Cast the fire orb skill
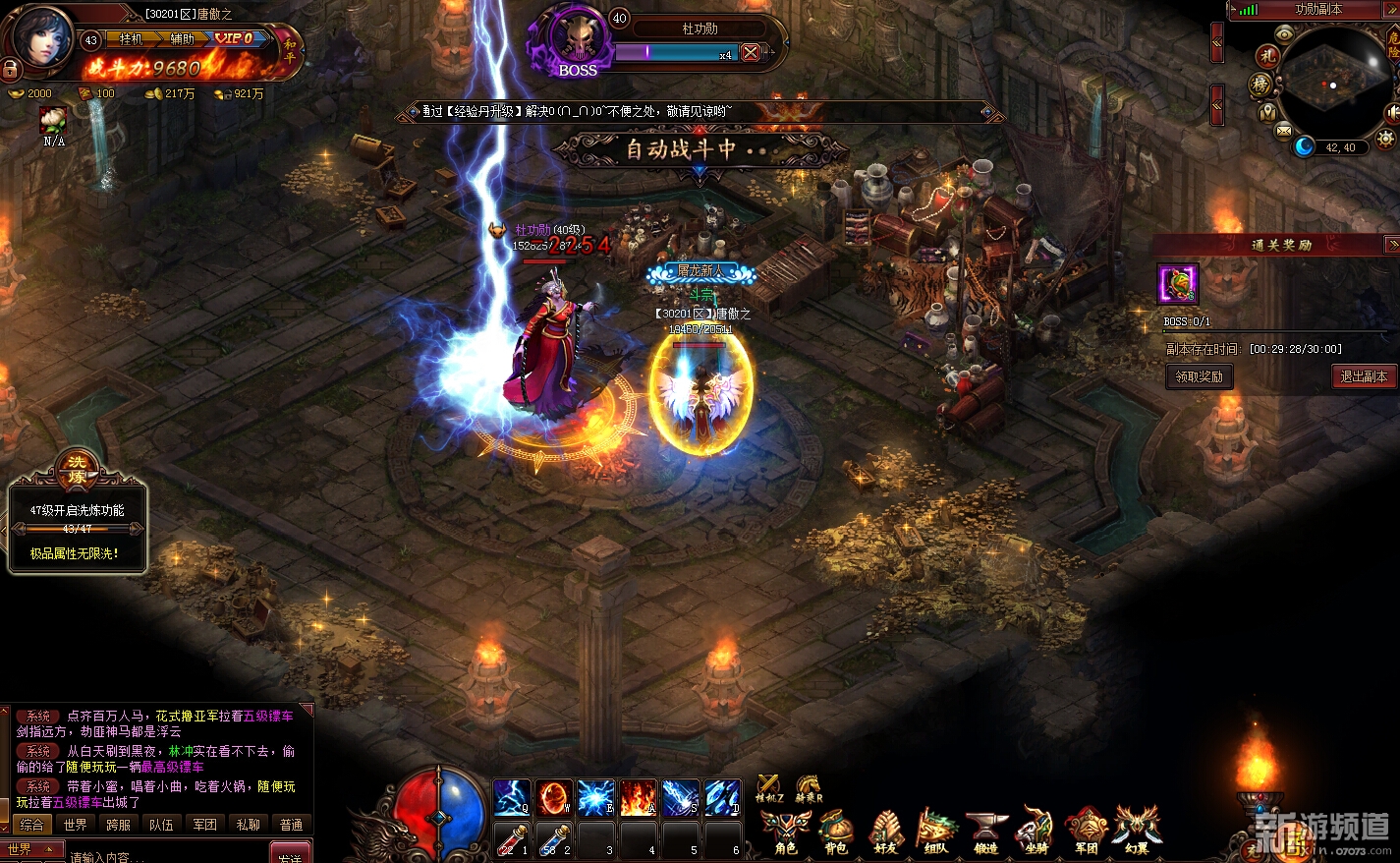Screen dimensions: 1400x863 (553, 797)
